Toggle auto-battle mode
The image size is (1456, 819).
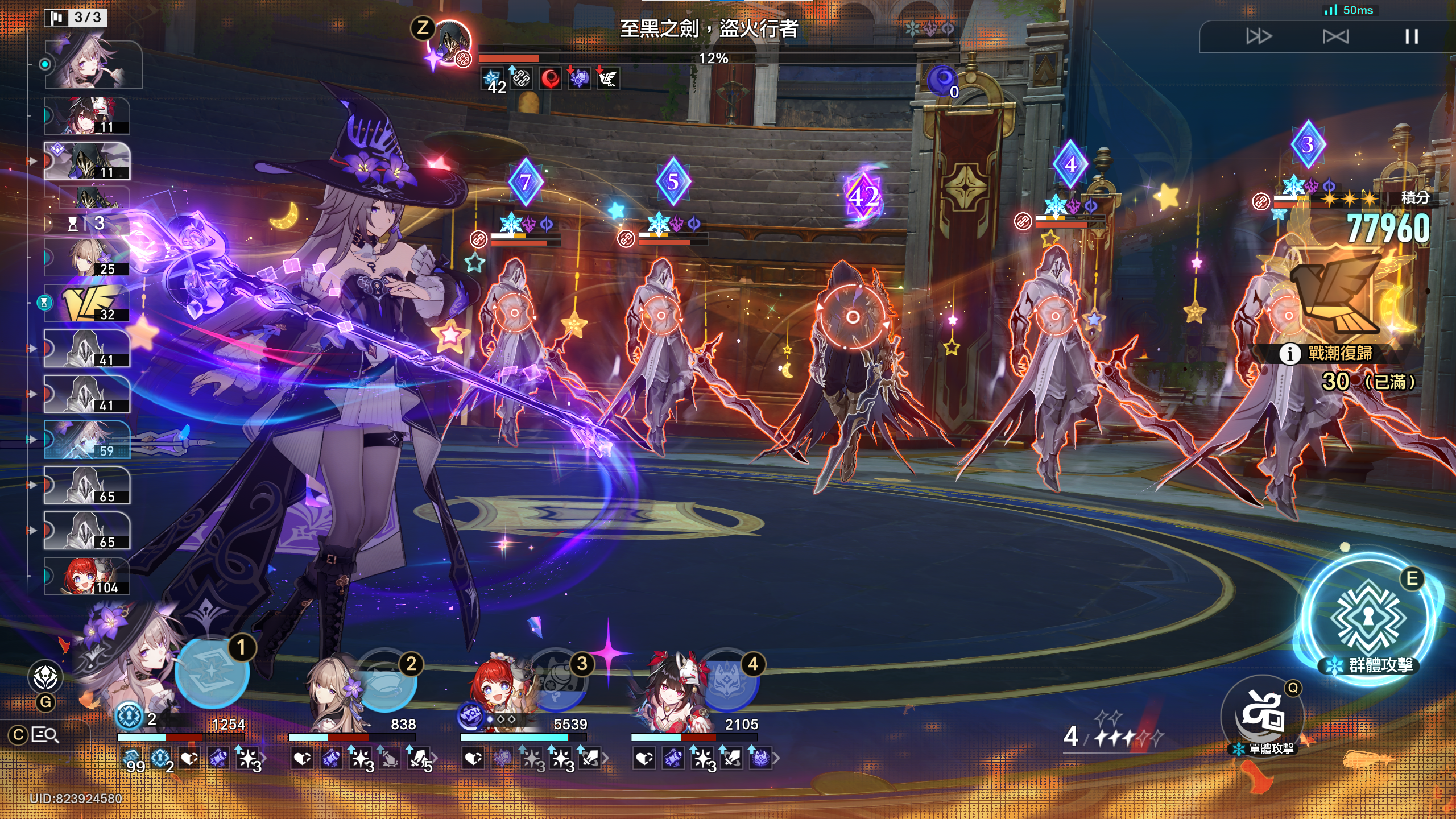point(1335,37)
